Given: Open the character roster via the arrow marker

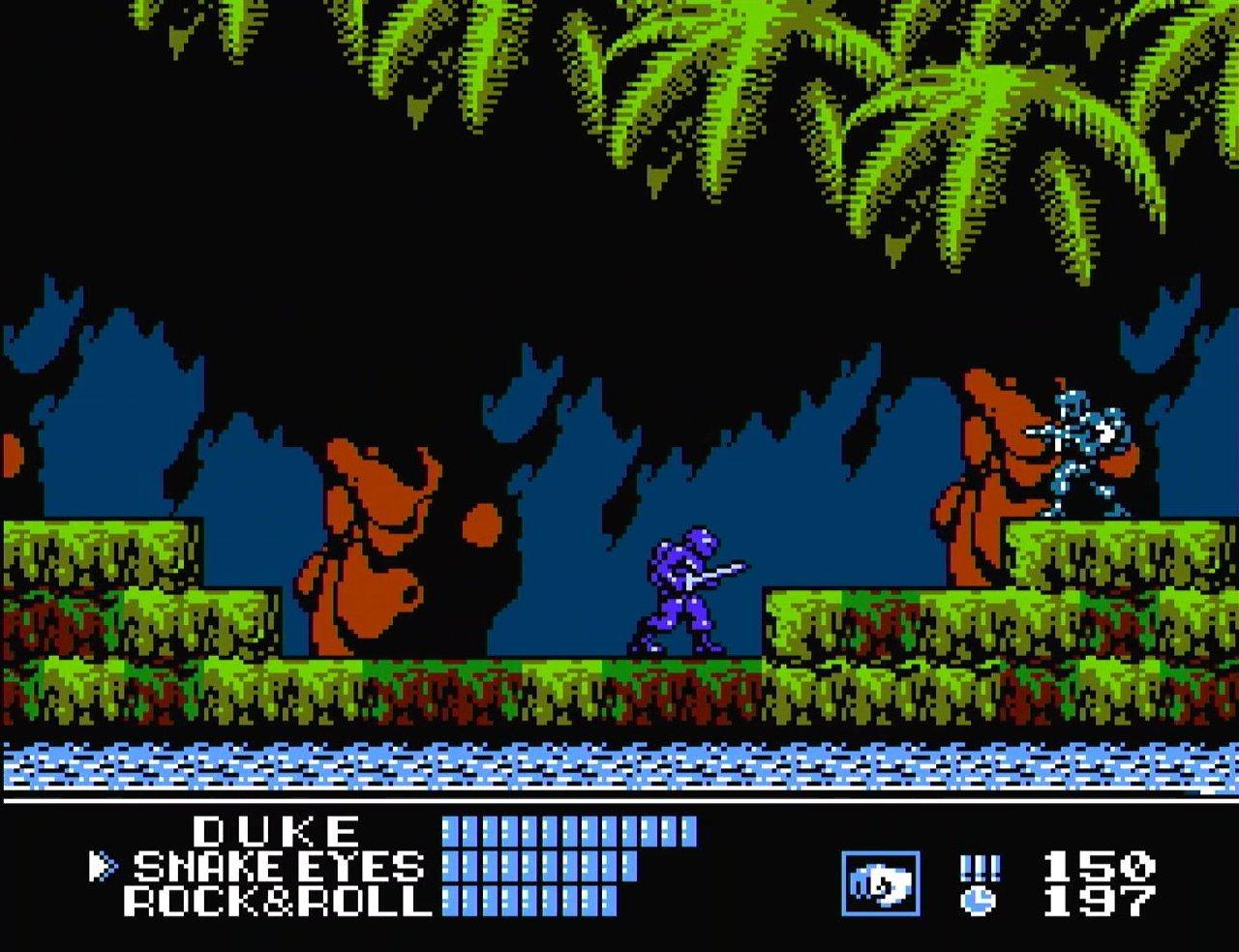Looking at the screenshot, I should coord(97,863).
